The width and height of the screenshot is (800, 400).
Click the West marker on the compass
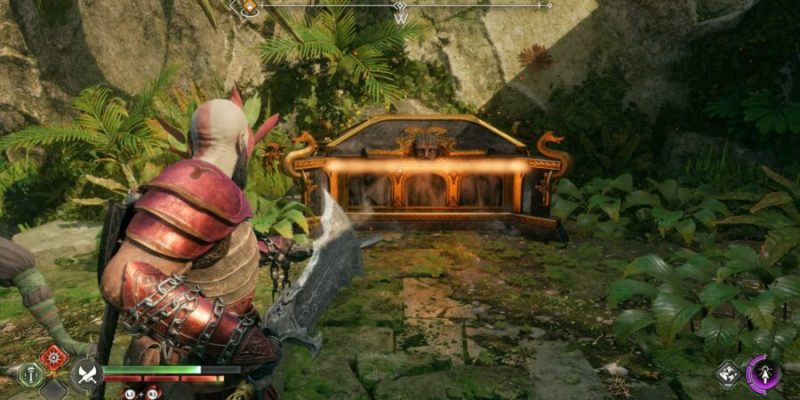click(x=401, y=18)
